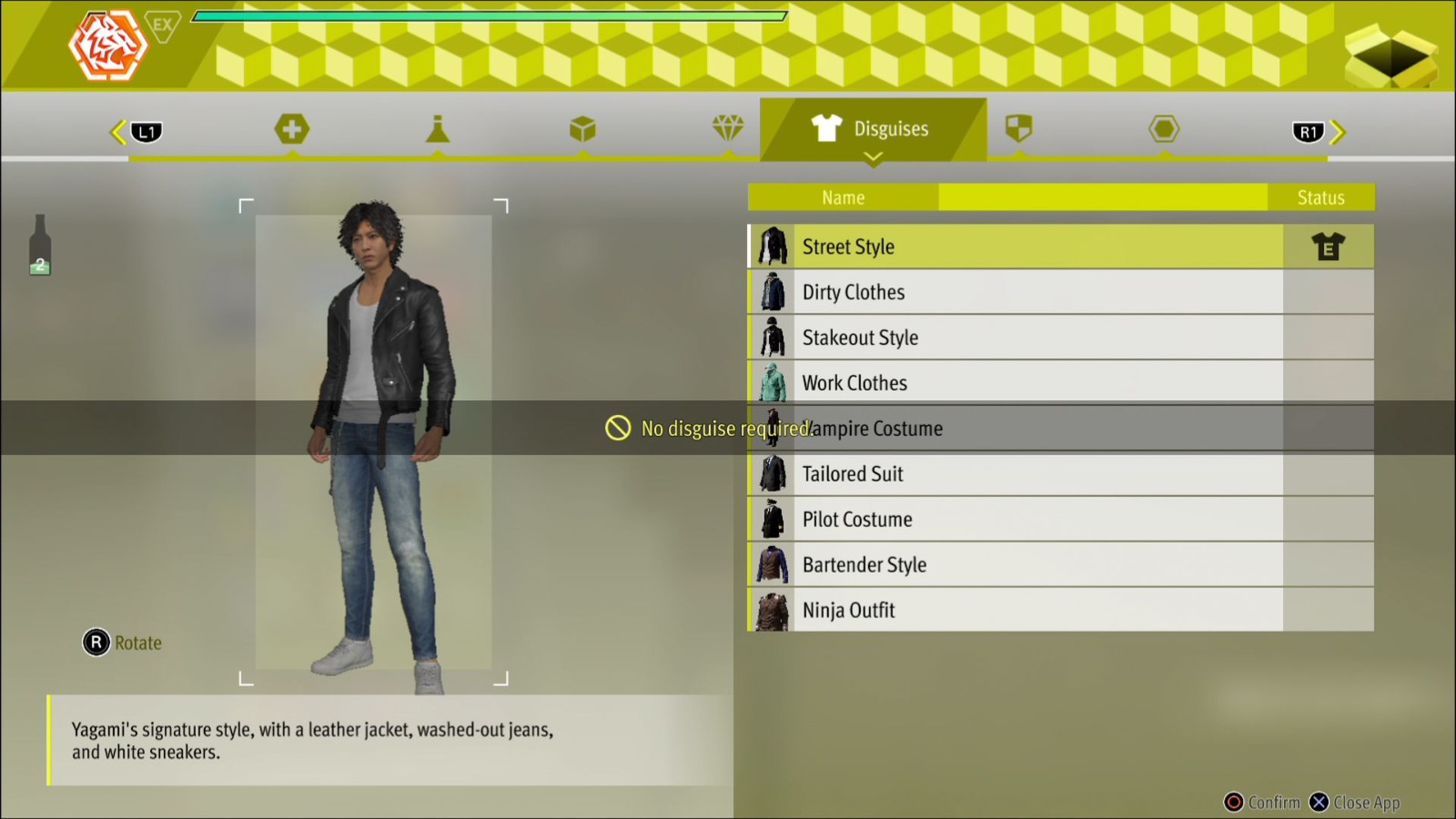Click the Close App button
This screenshot has height=819, width=1456.
(x=1355, y=803)
